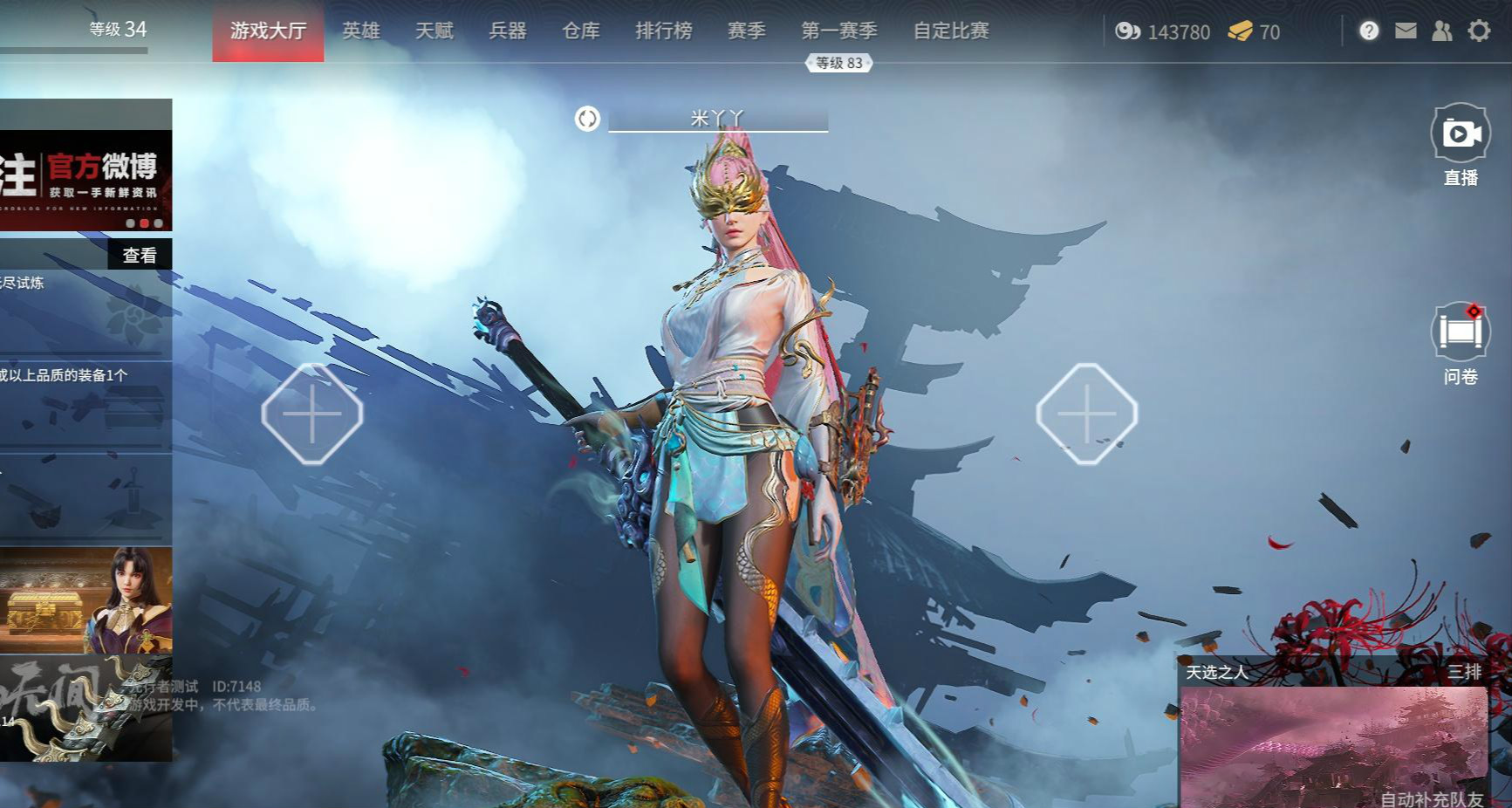Click the refresh icon beside name 米丫丫
The width and height of the screenshot is (1512, 808).
tap(586, 120)
